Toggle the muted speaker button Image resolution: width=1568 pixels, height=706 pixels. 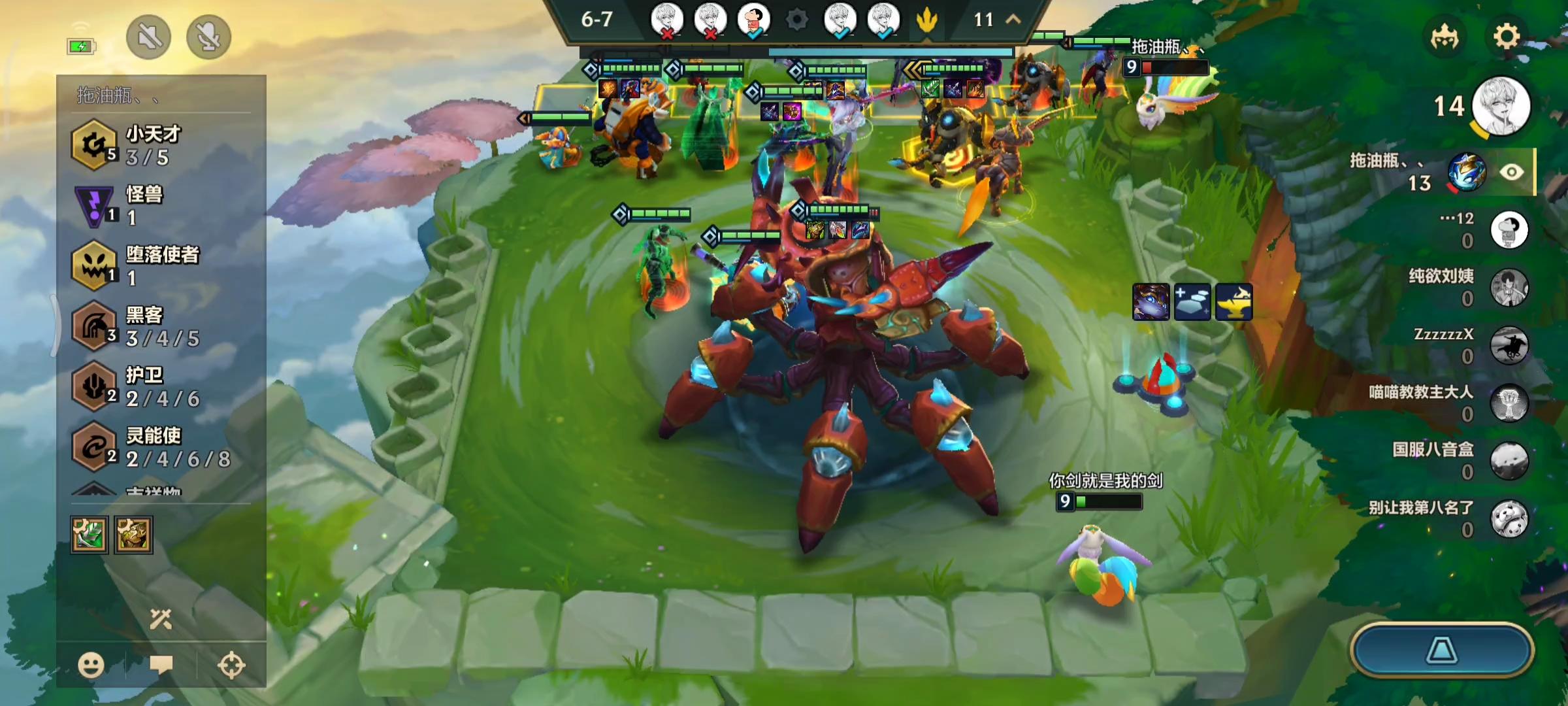coord(149,37)
